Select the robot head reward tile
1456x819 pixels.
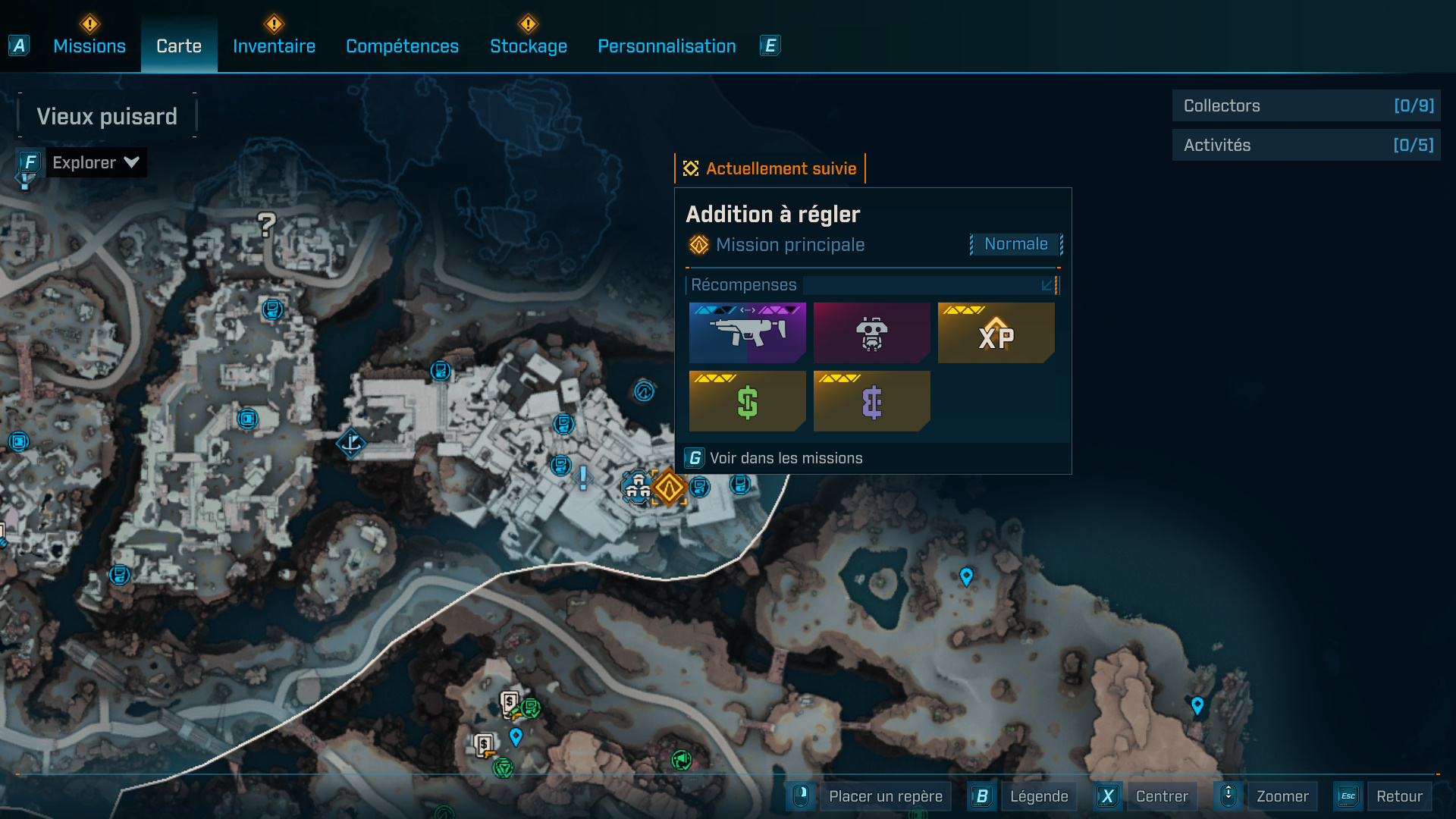[x=871, y=332]
